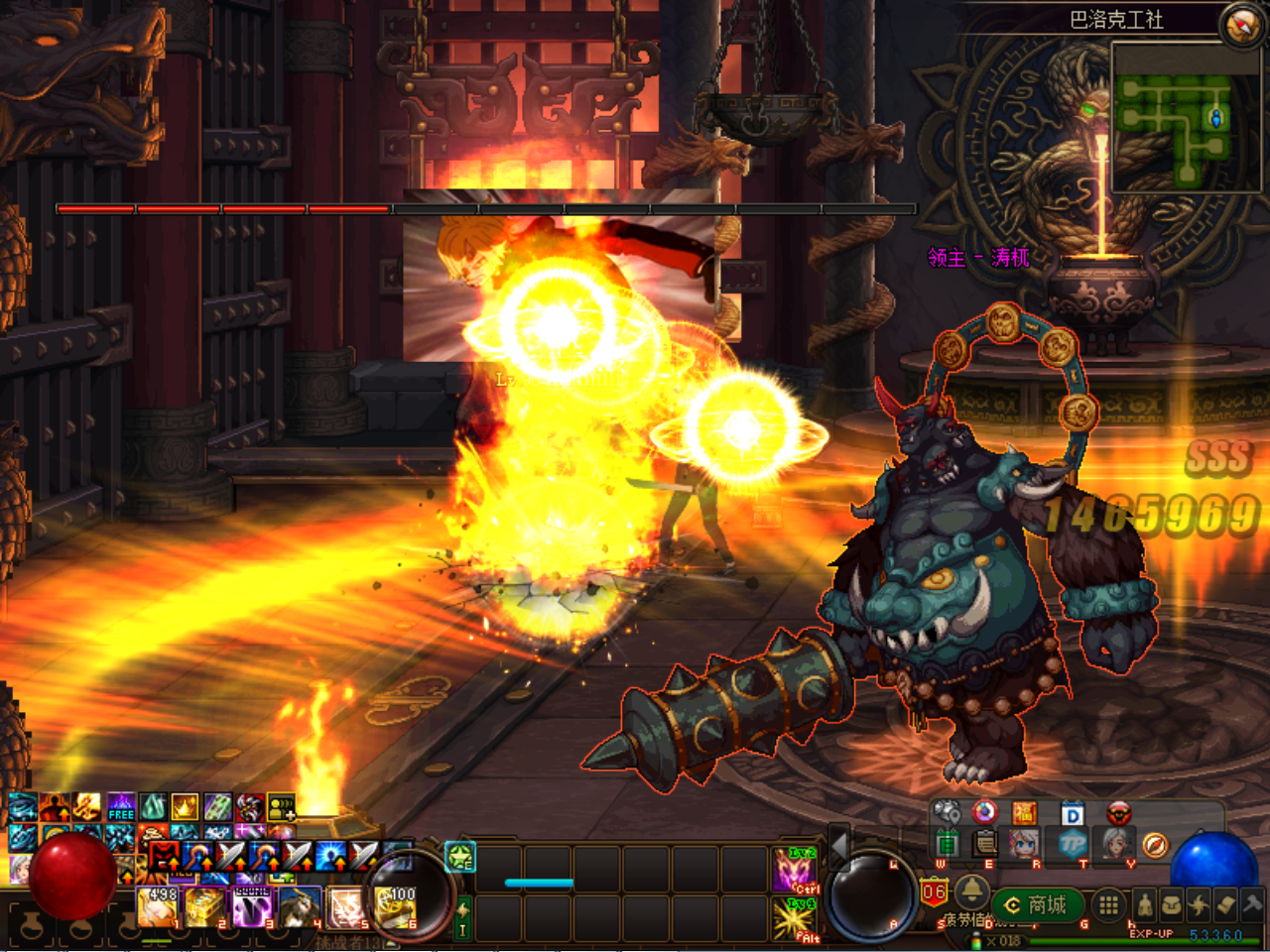
Task: Open the hammer menu icon
Action: pos(1253,904)
